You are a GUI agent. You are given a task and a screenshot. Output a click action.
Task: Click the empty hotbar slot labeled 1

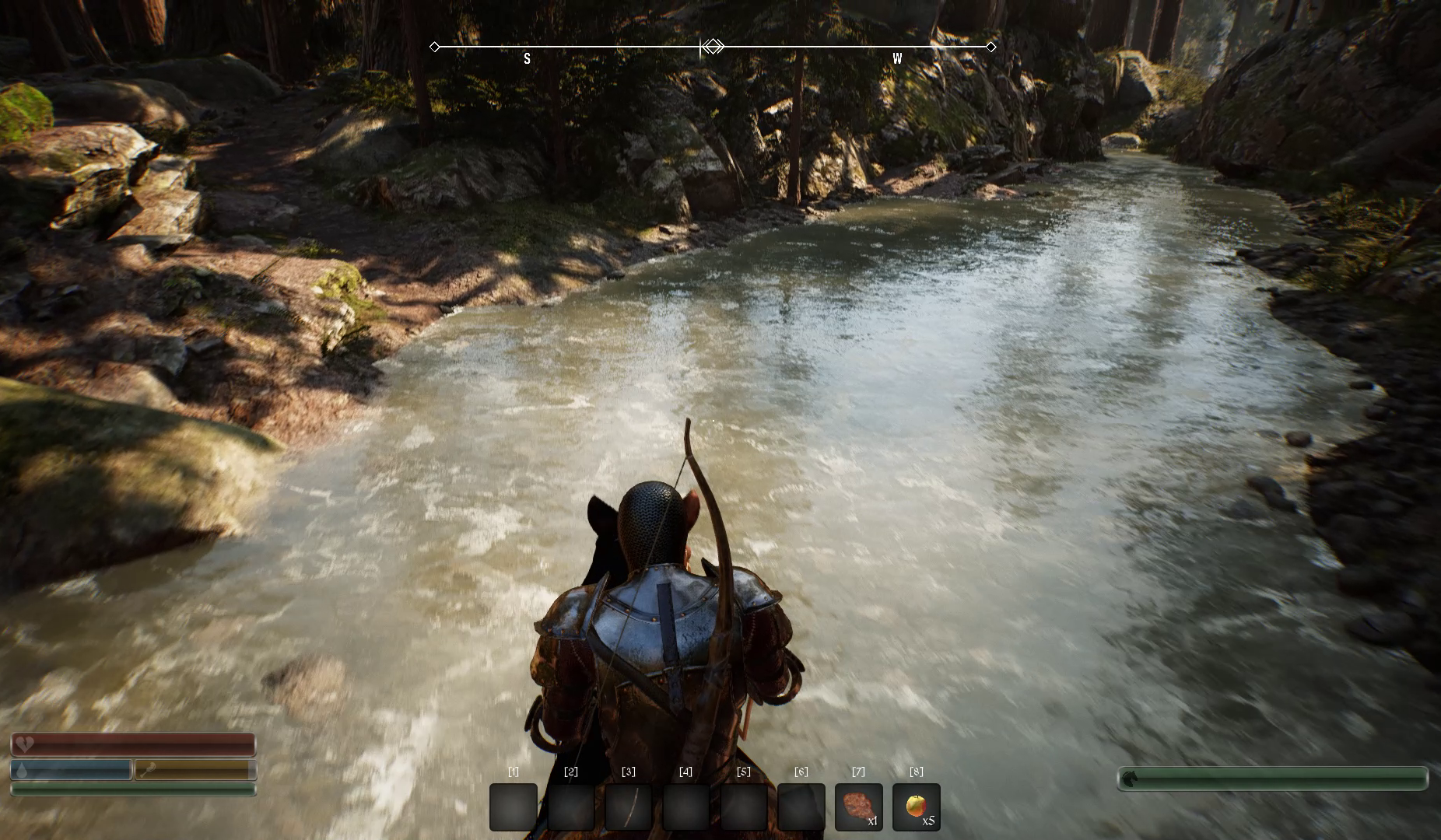coord(513,807)
